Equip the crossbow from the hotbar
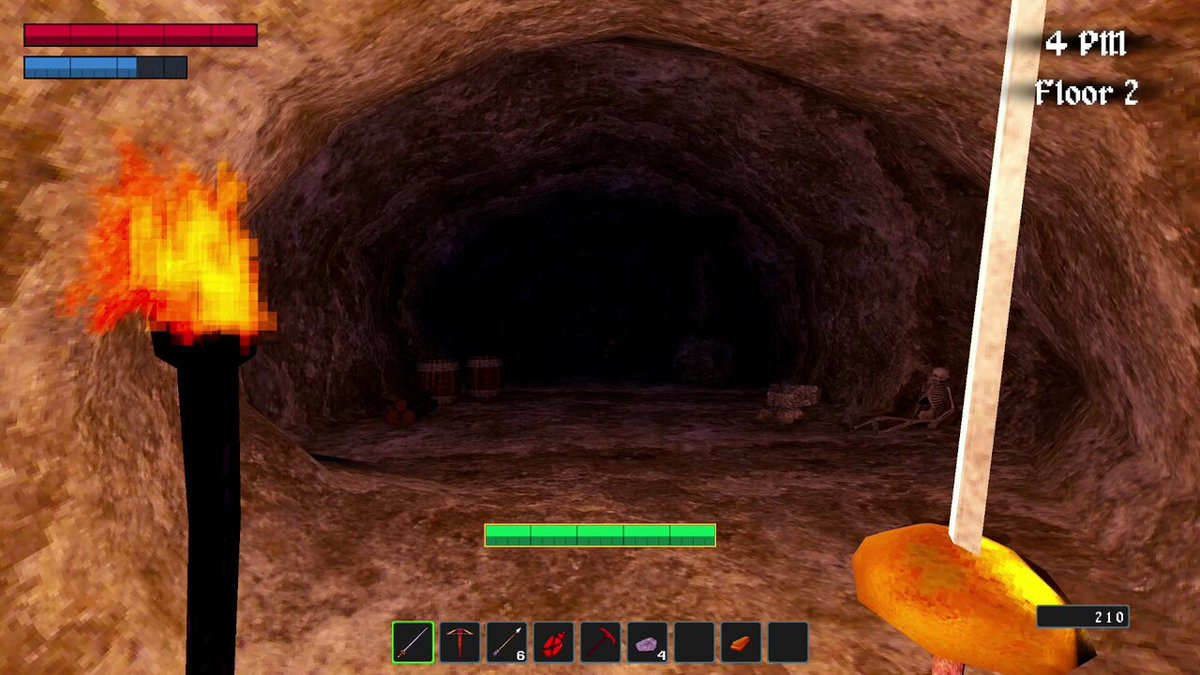The image size is (1200, 675). click(x=459, y=642)
